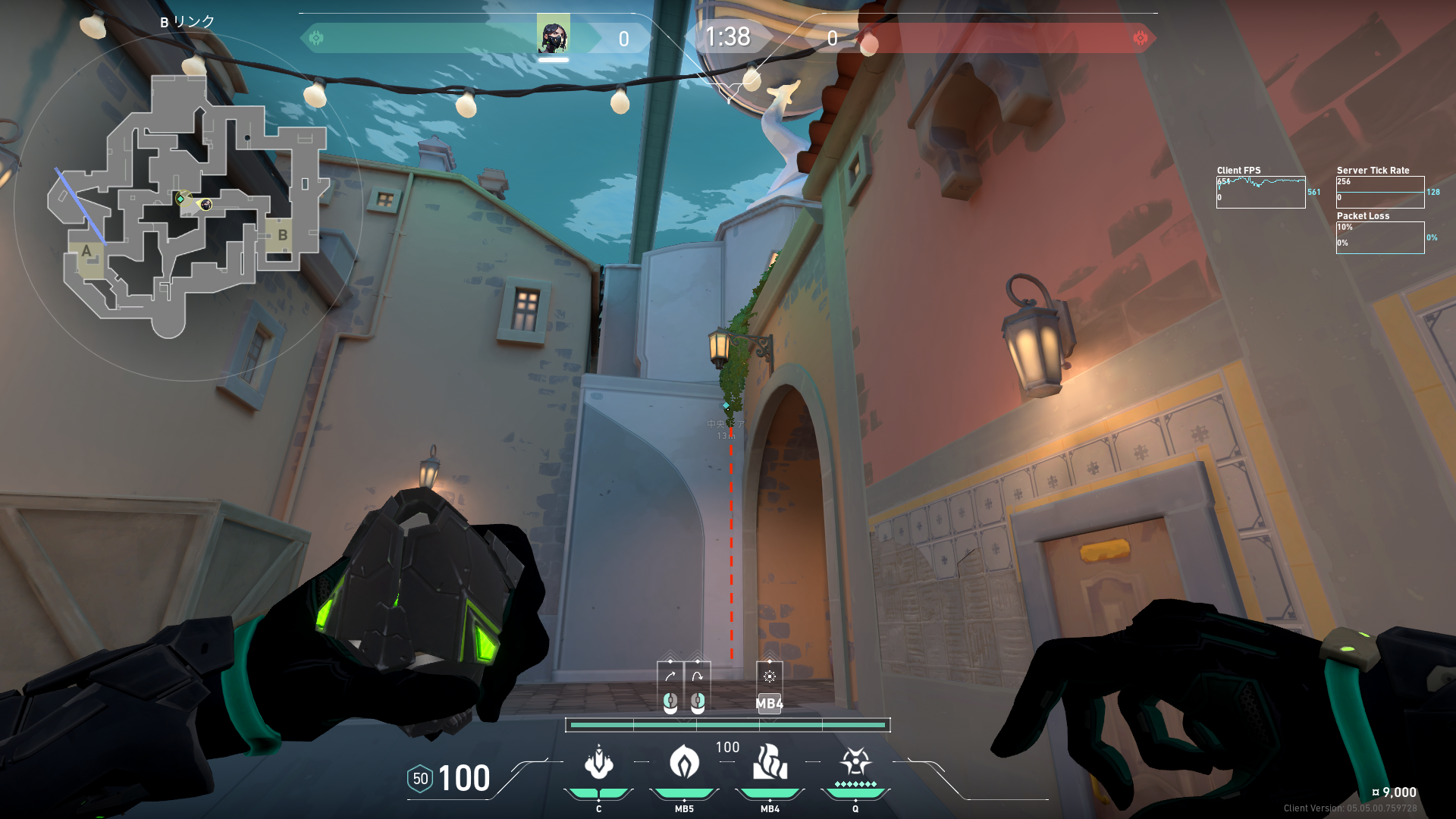Image resolution: width=1456 pixels, height=819 pixels.
Task: Select the B site marker on the minimap
Action: pyautogui.click(x=282, y=235)
